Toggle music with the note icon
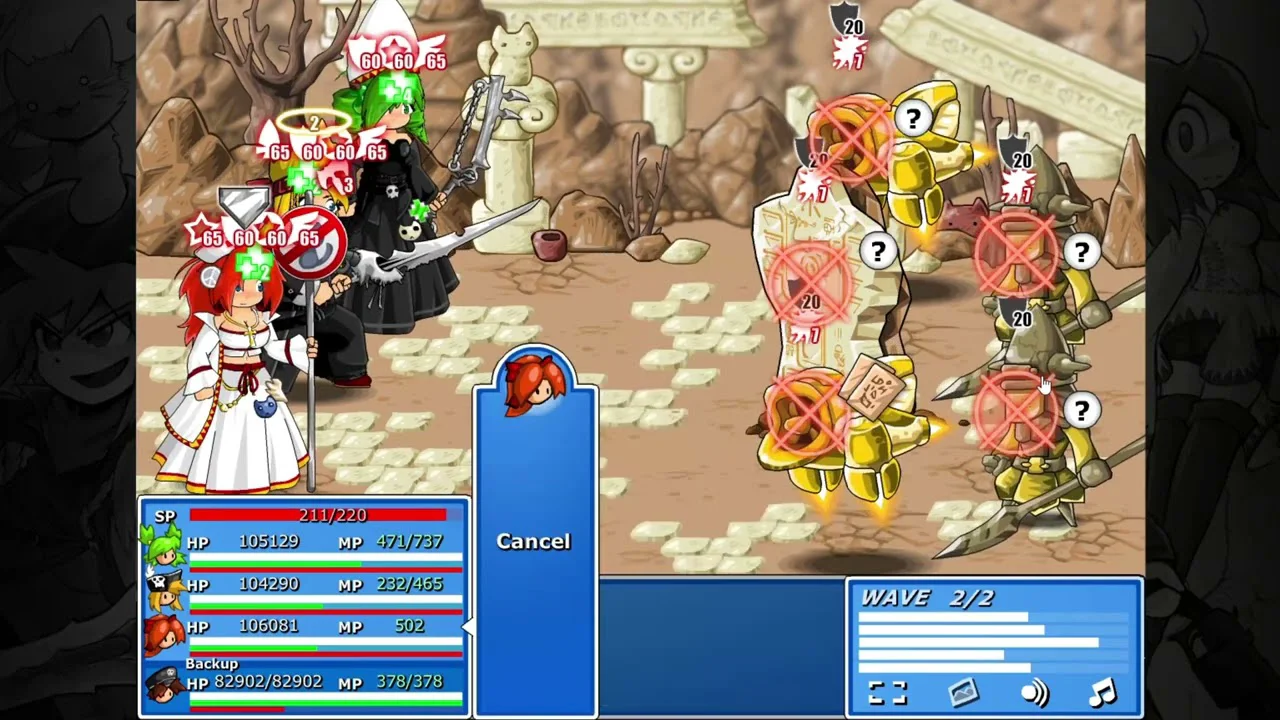 (1102, 692)
